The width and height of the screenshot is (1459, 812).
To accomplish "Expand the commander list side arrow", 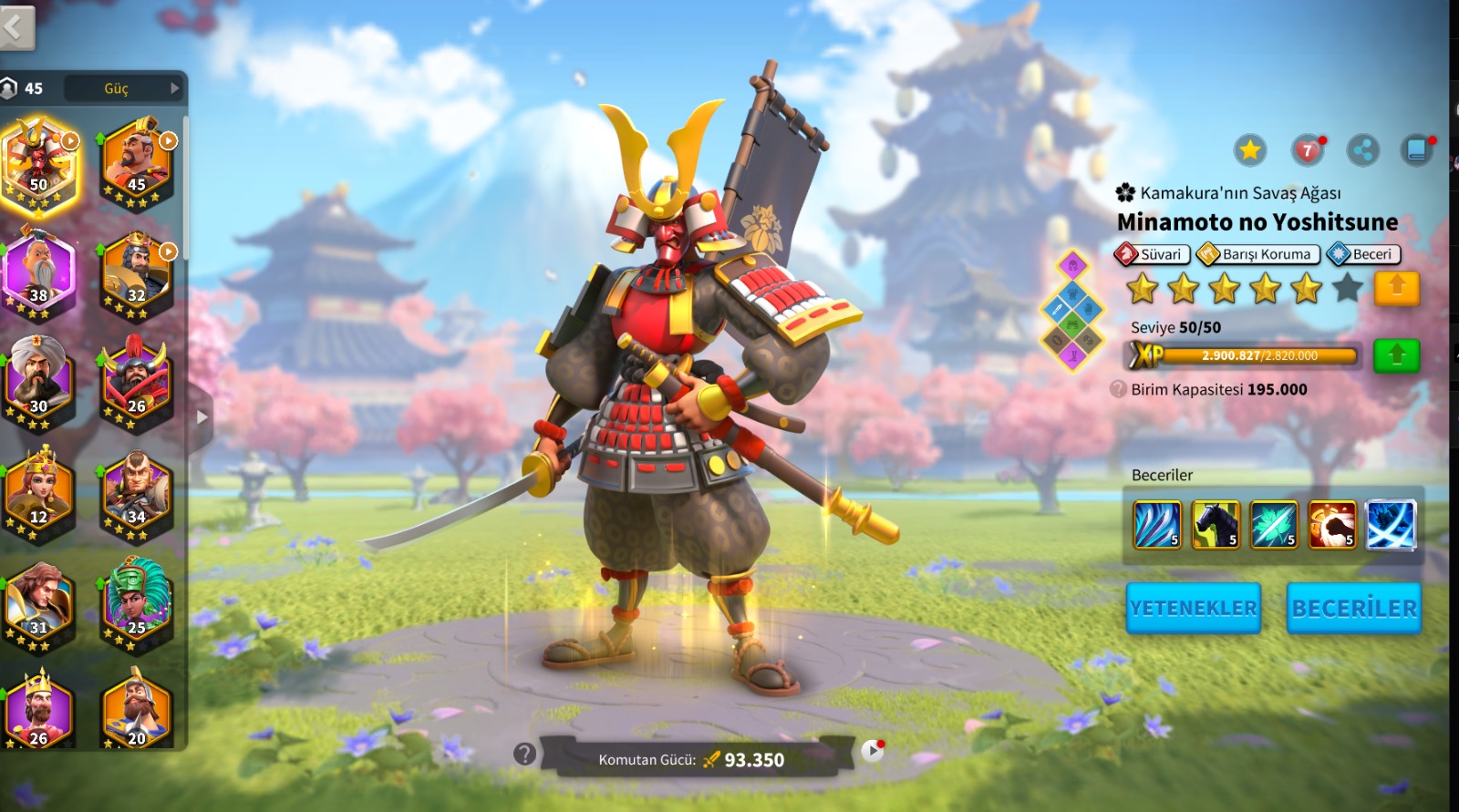I will point(202,417).
